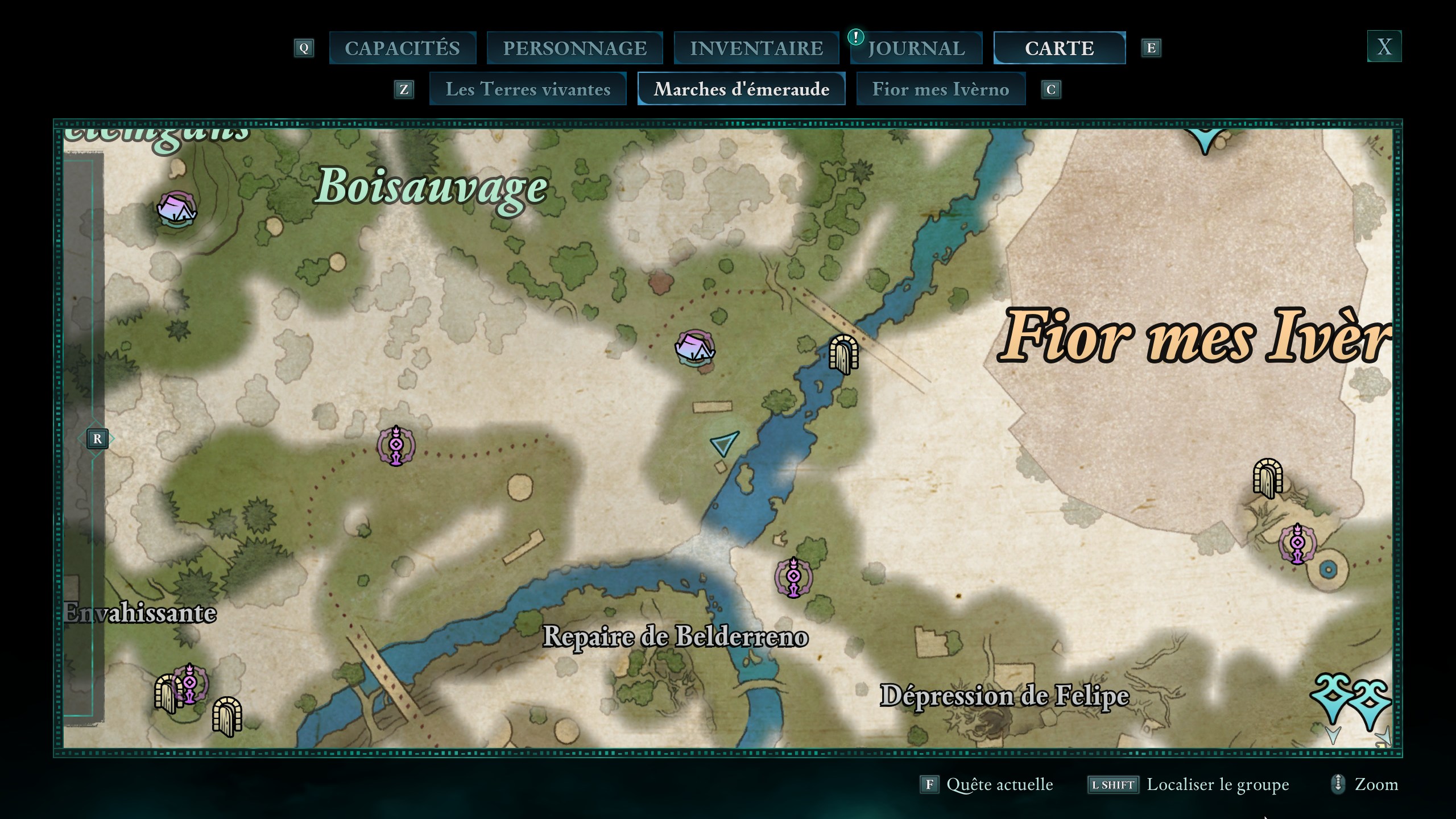Switch to the Capacités tab
Screen dimensions: 1456x819
(402, 48)
